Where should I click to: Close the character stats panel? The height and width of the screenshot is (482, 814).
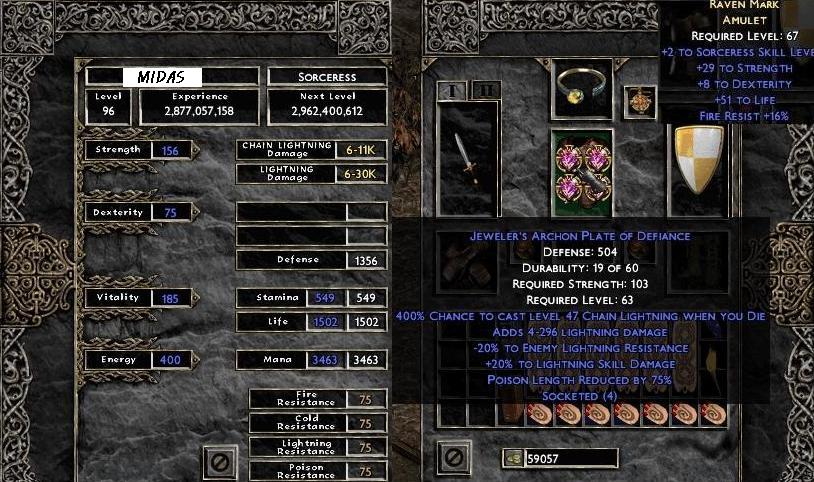coord(221,459)
